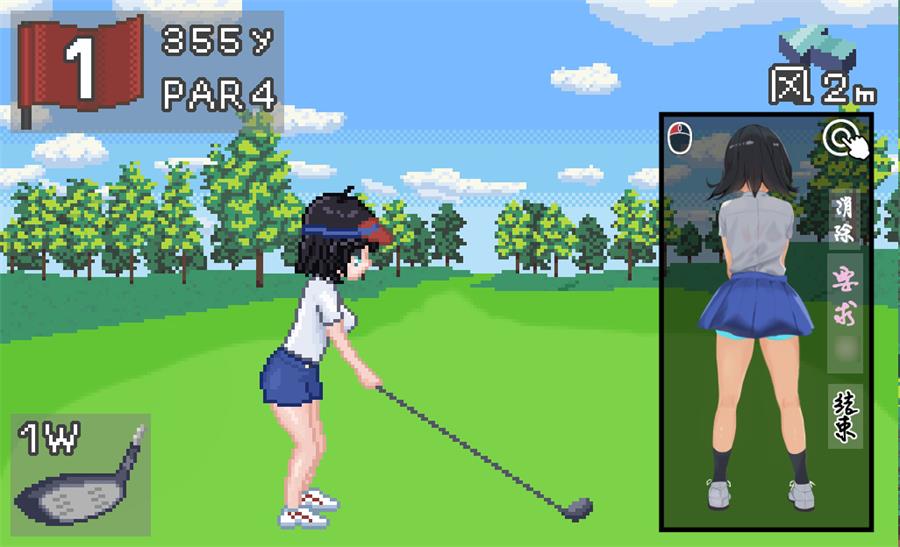Tap the touch-pointer target icon
The image size is (900, 547).
pyautogui.click(x=845, y=142)
